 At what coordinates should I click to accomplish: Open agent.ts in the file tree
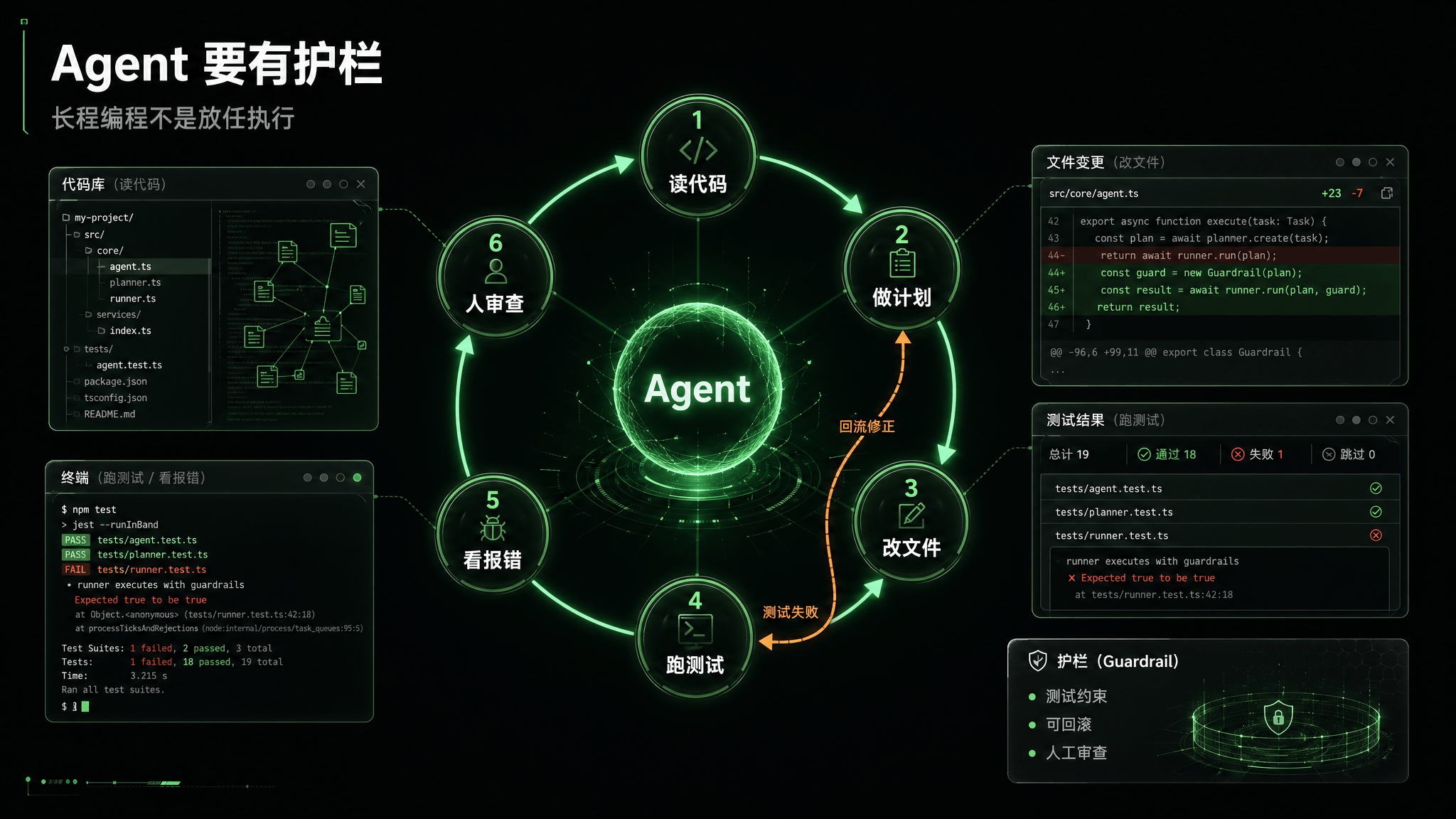click(130, 267)
